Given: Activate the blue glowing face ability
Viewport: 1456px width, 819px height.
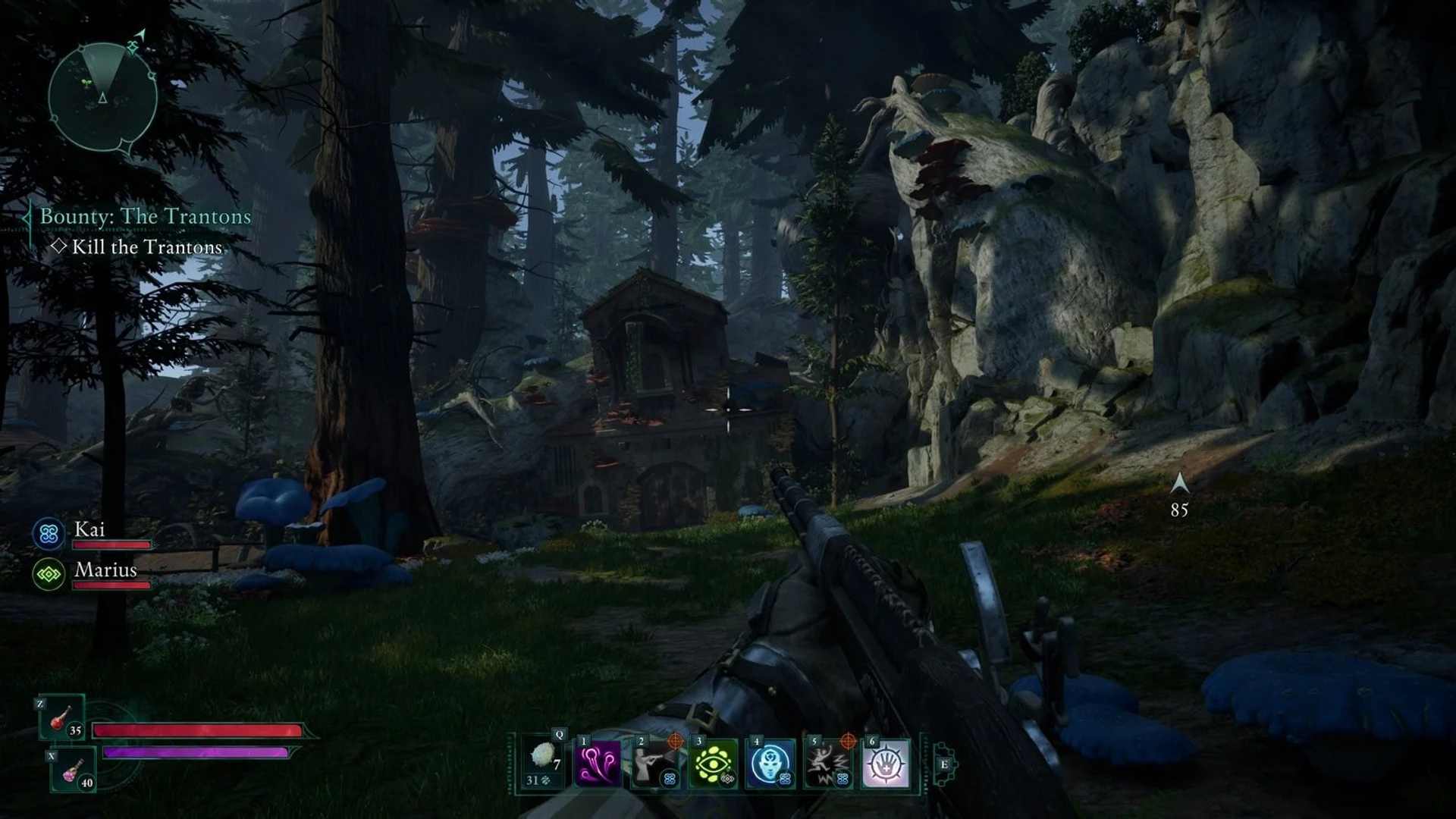Looking at the screenshot, I should point(770,763).
